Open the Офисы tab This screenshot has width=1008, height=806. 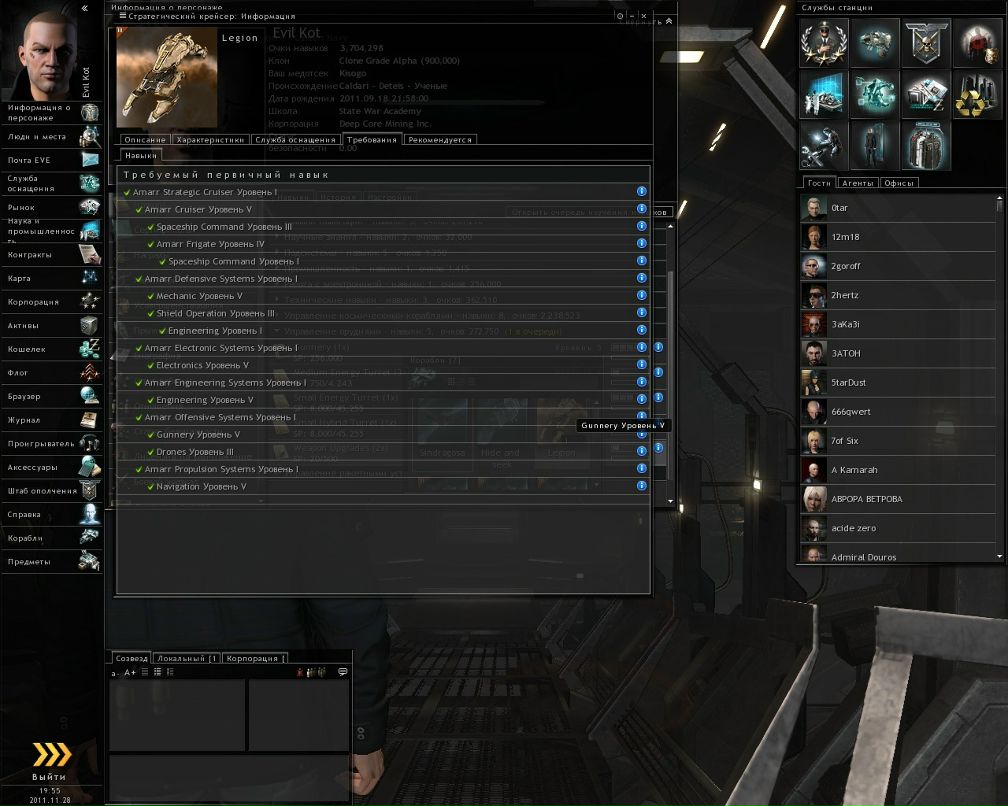900,183
